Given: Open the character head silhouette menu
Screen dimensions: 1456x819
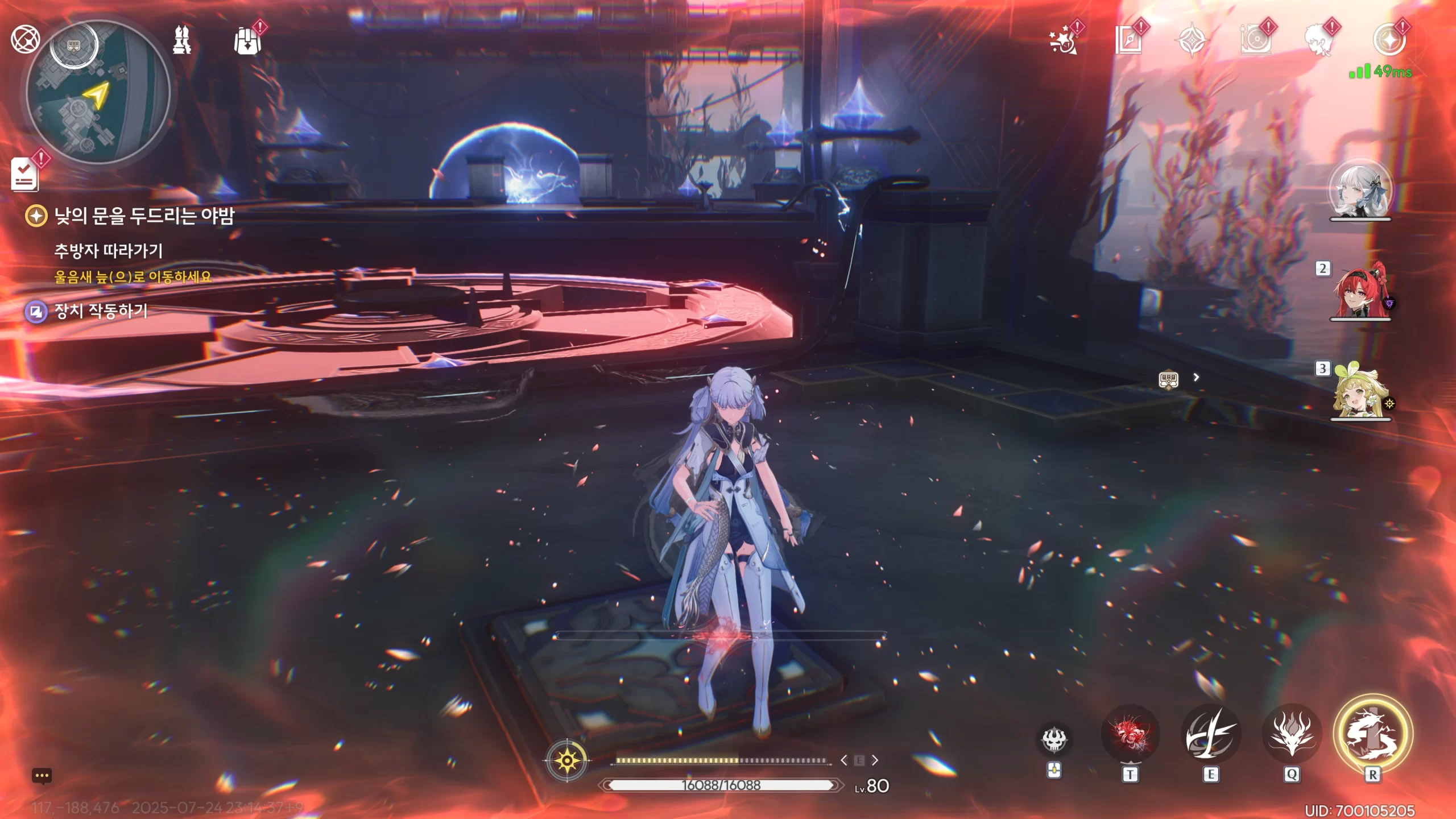Looking at the screenshot, I should click(1319, 40).
